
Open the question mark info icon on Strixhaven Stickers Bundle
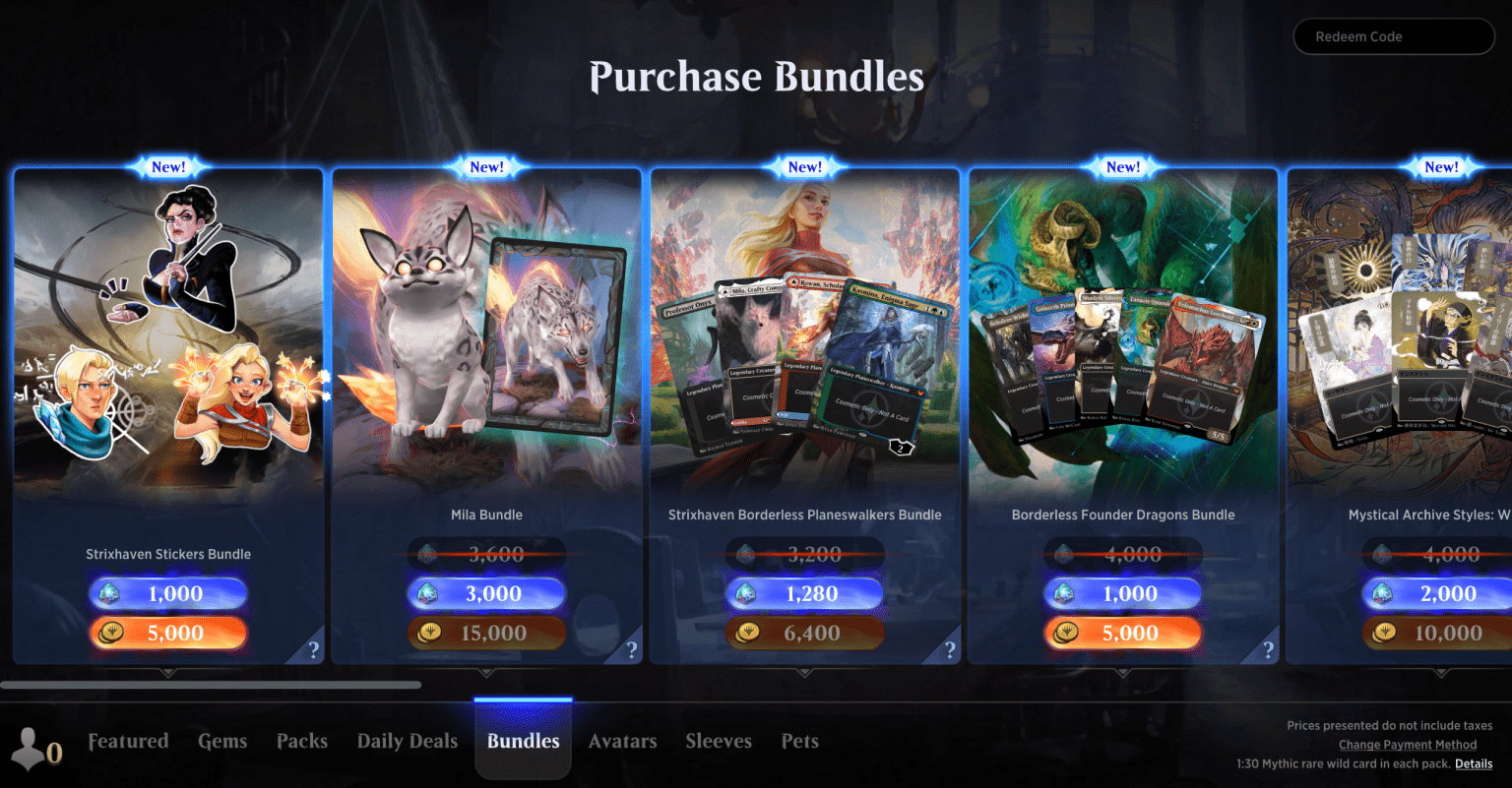pyautogui.click(x=313, y=649)
